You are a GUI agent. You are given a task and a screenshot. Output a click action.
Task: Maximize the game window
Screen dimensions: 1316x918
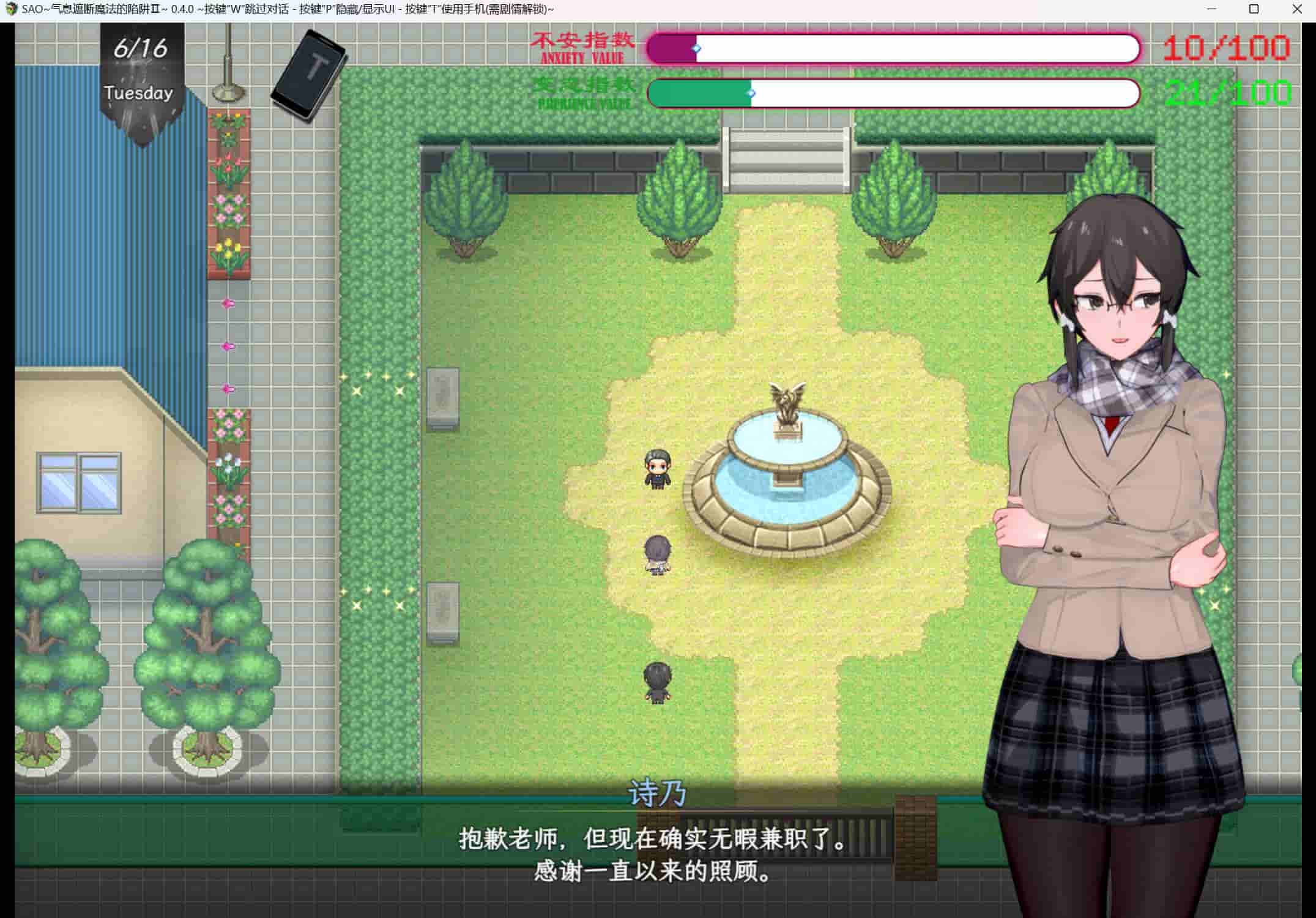[x=1254, y=9]
